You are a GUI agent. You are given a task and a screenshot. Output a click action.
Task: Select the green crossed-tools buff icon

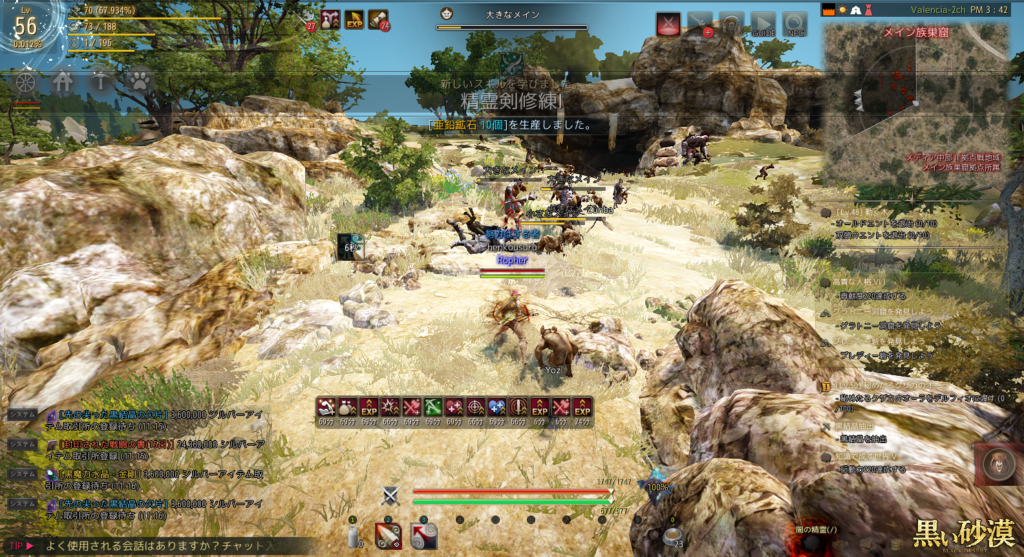pos(433,407)
